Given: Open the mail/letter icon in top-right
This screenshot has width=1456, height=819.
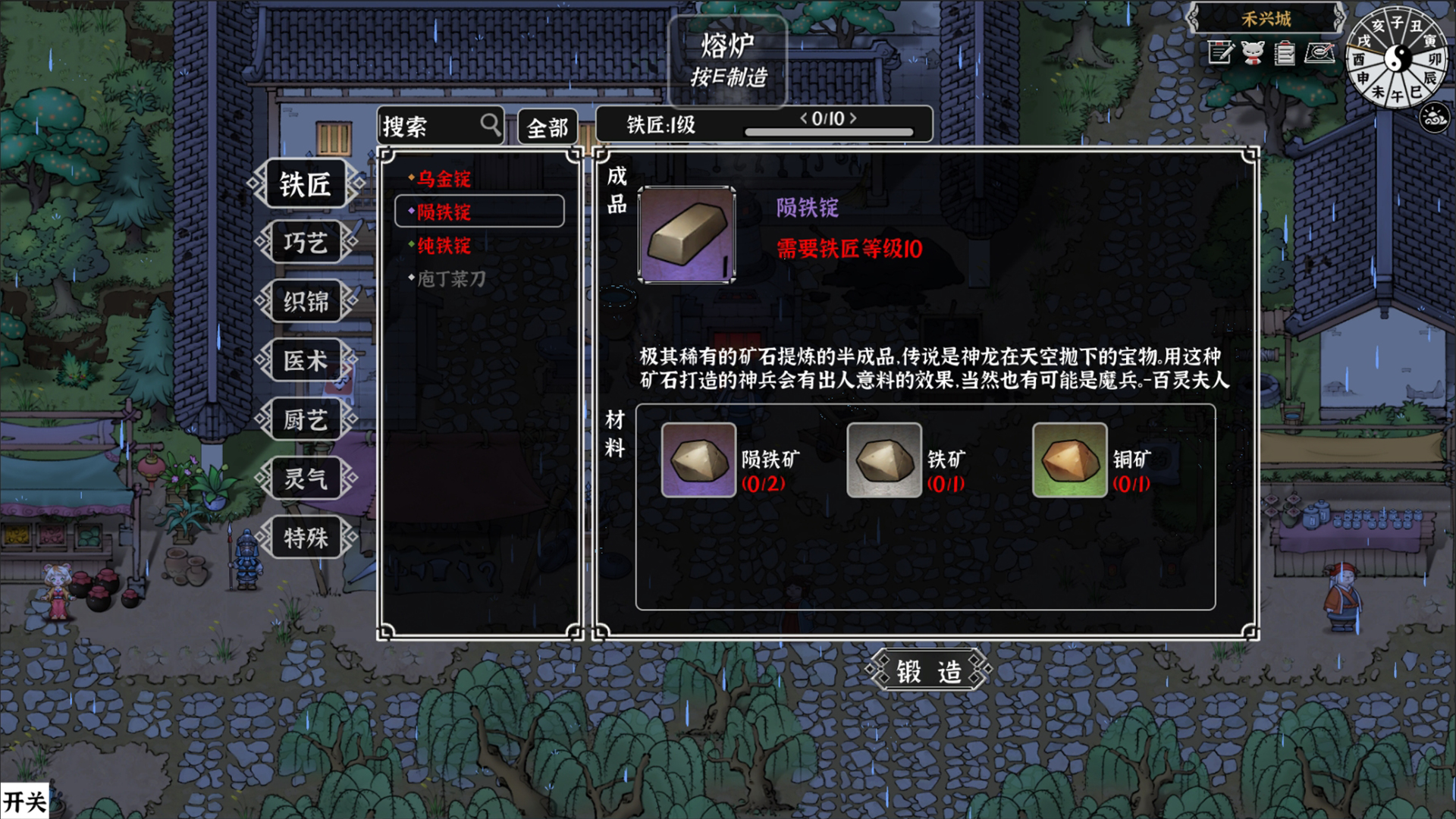Looking at the screenshot, I should [x=1319, y=53].
